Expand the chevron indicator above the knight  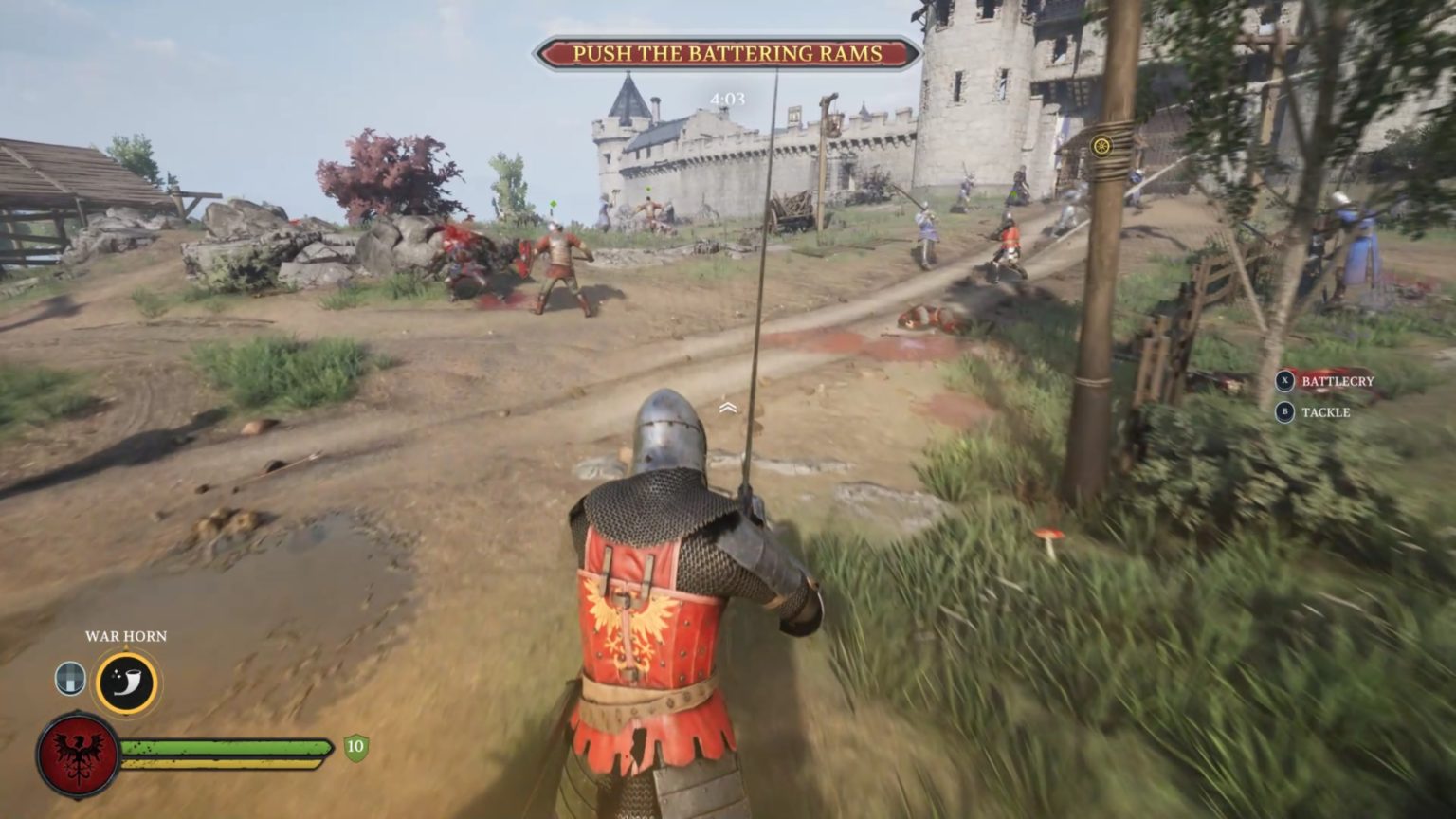point(727,408)
